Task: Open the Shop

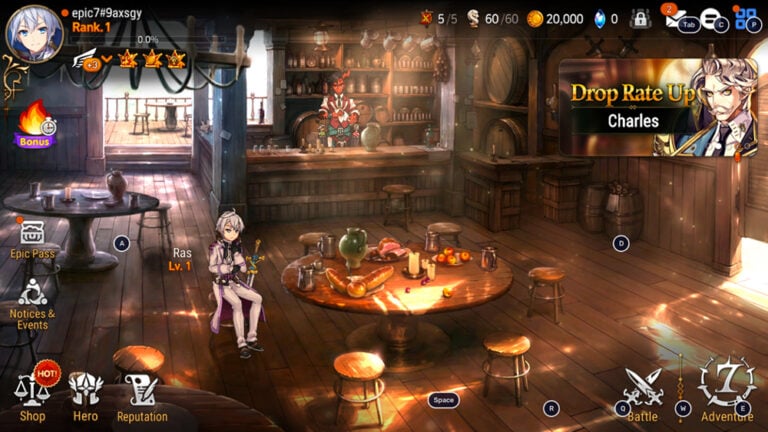Action: pos(32,394)
